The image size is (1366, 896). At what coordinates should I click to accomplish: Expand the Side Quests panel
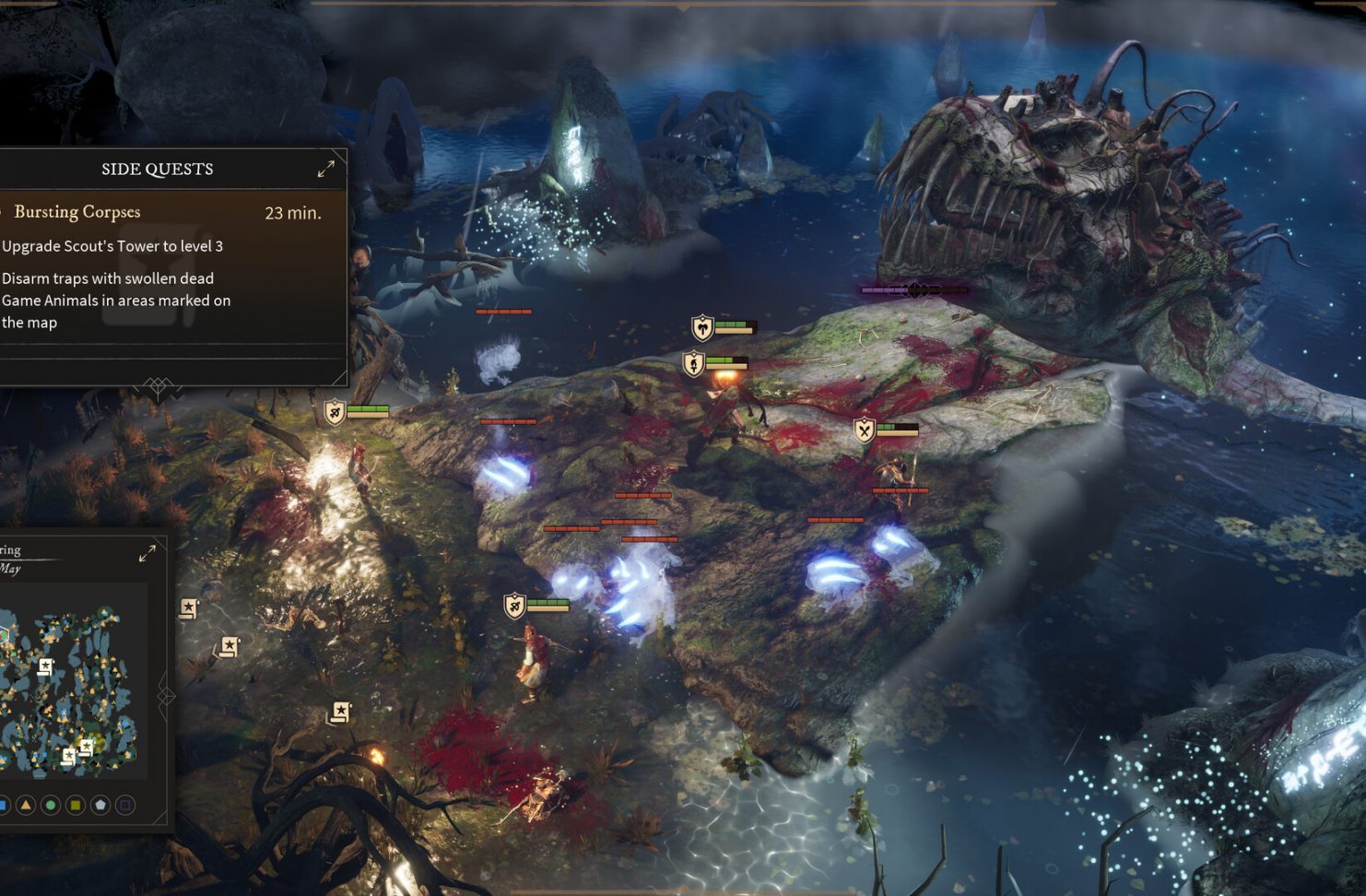coord(326,169)
